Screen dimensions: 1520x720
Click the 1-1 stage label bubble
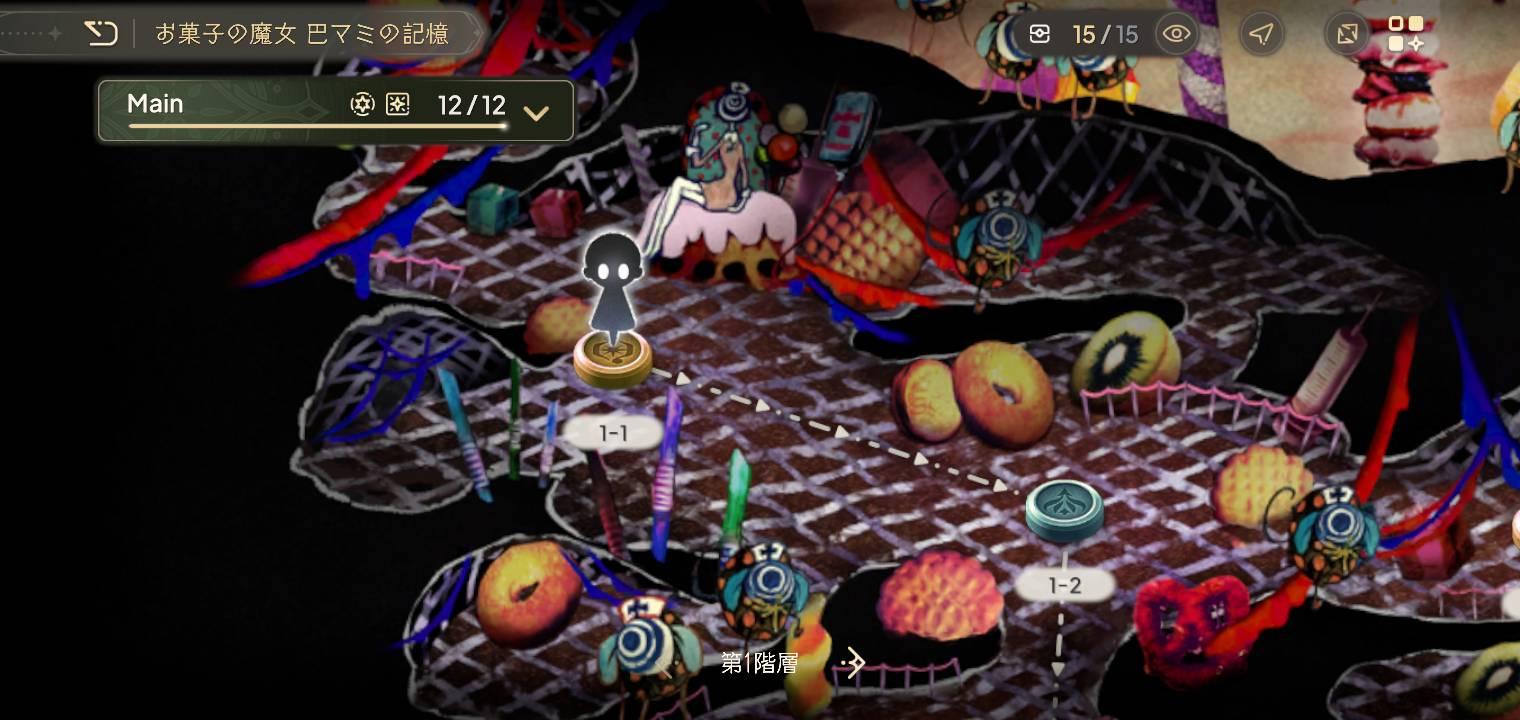tap(613, 432)
